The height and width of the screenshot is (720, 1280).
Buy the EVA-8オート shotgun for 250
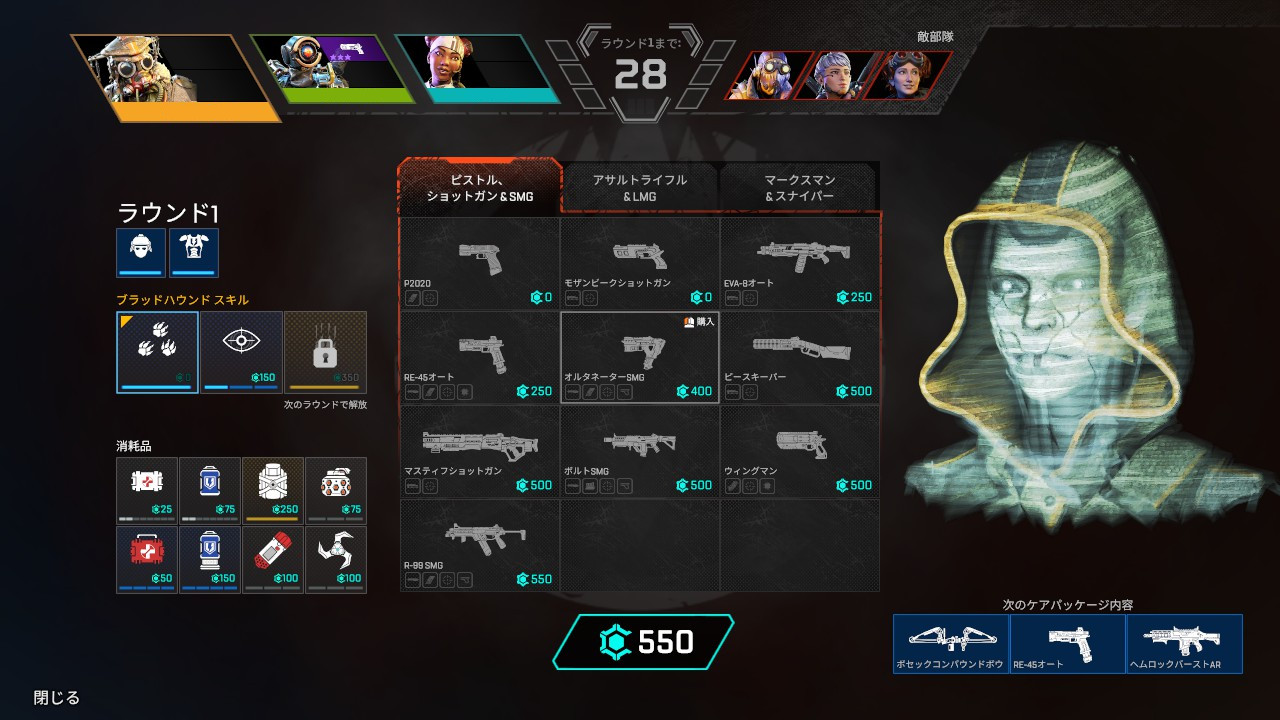coord(800,264)
